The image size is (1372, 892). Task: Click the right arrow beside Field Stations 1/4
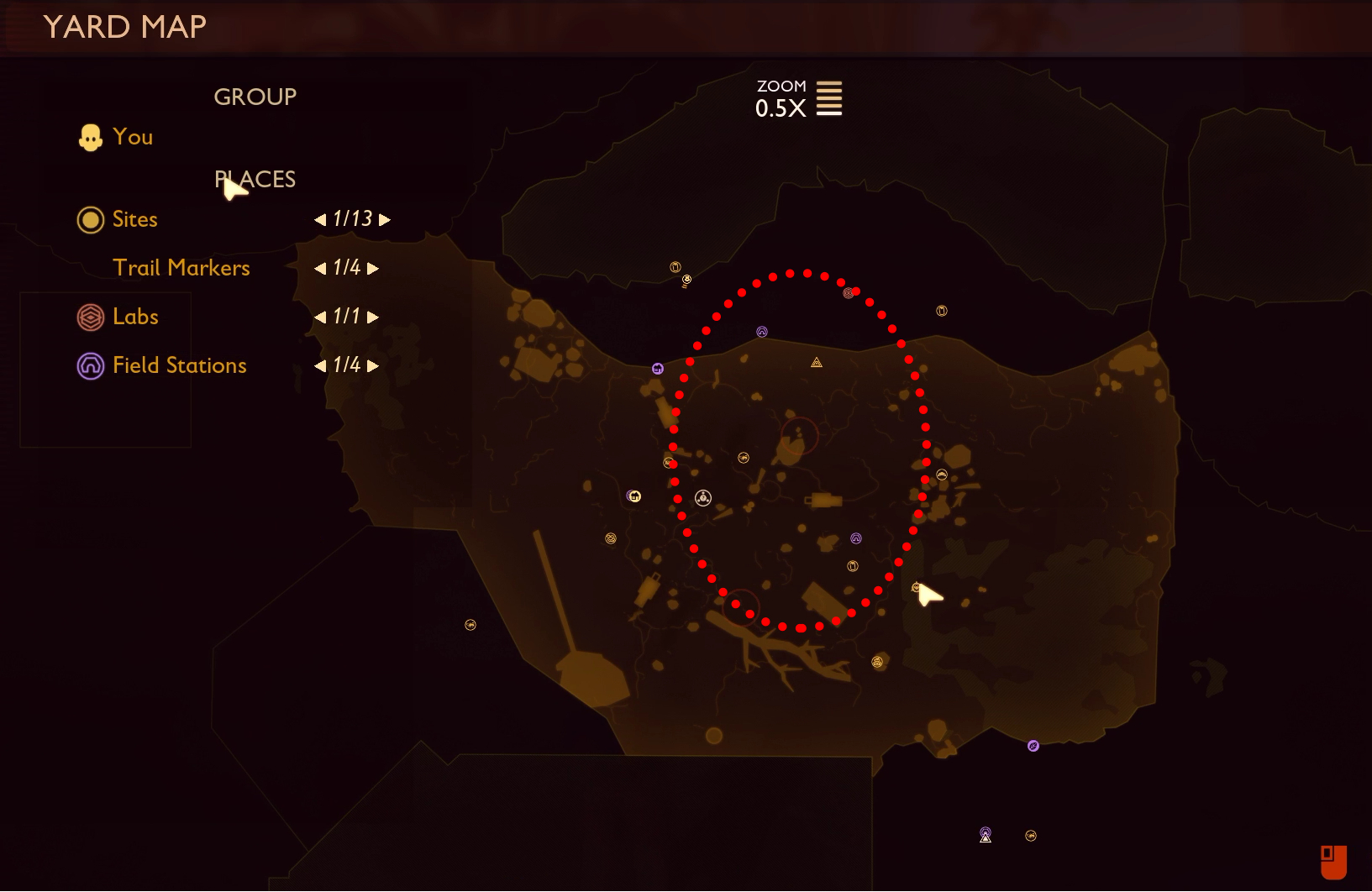373,365
